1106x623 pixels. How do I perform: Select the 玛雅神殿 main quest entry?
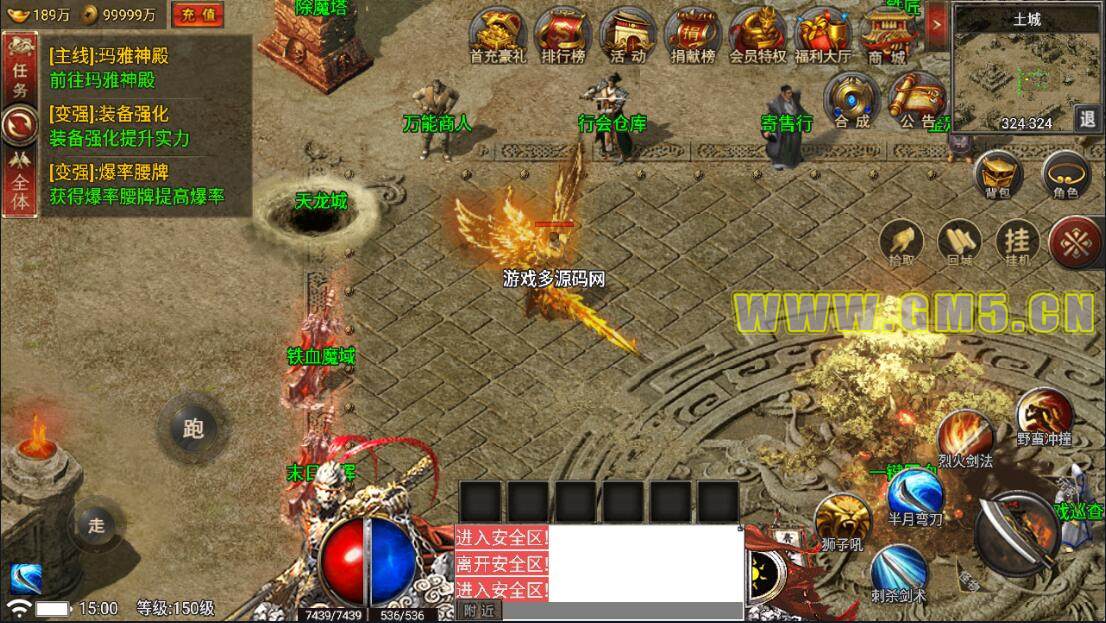coord(135,68)
